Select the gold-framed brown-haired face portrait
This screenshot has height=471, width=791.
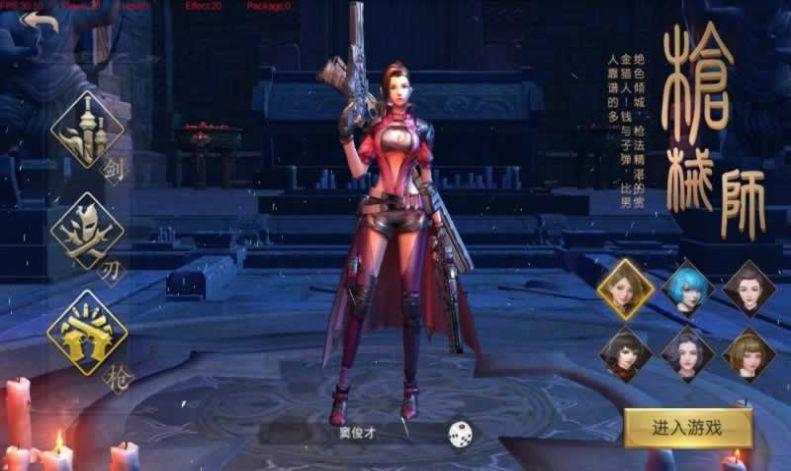point(625,288)
